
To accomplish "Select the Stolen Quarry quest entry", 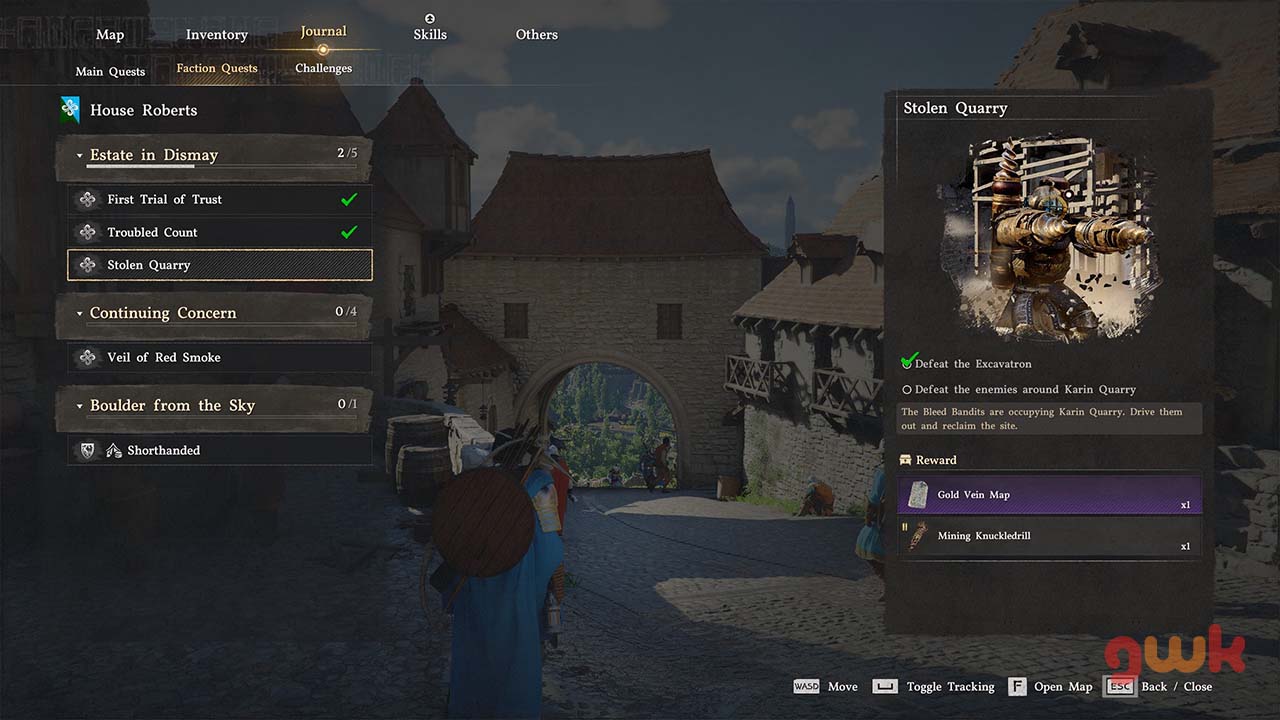I will (x=219, y=265).
